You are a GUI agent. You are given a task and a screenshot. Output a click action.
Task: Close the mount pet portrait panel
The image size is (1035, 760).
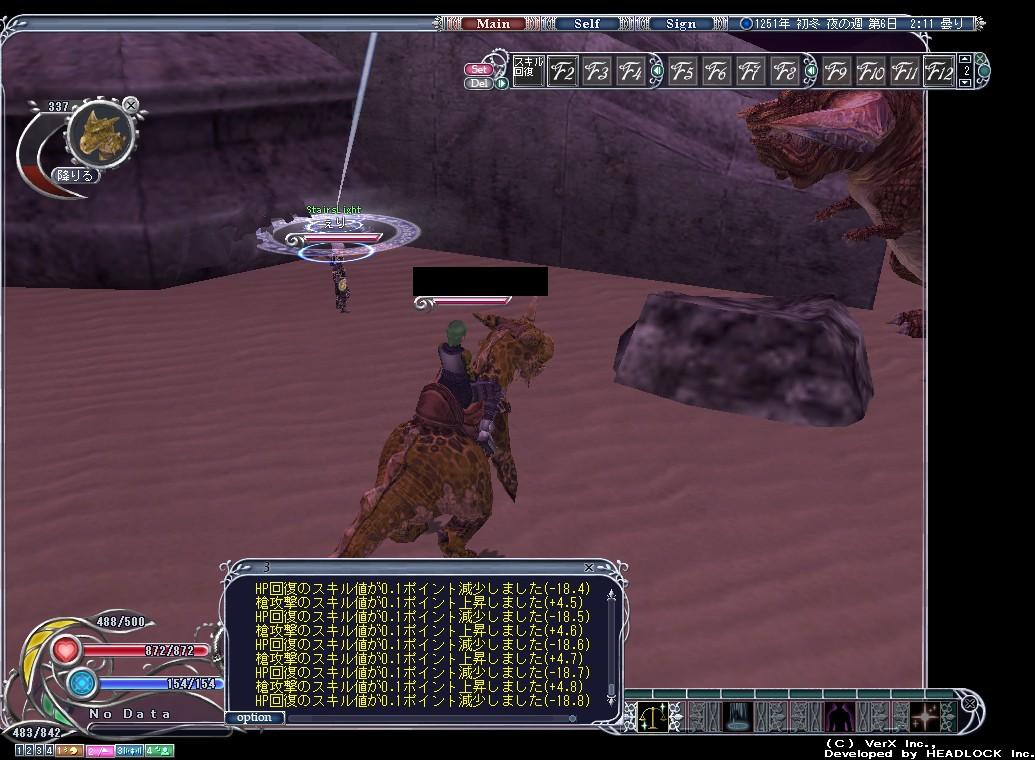pyautogui.click(x=131, y=104)
